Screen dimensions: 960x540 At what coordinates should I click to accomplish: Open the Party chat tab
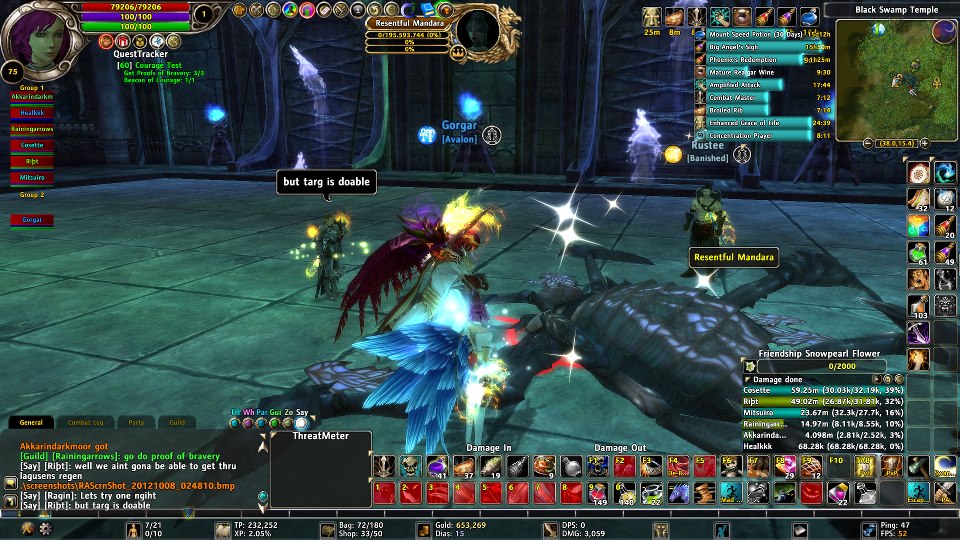(x=136, y=423)
